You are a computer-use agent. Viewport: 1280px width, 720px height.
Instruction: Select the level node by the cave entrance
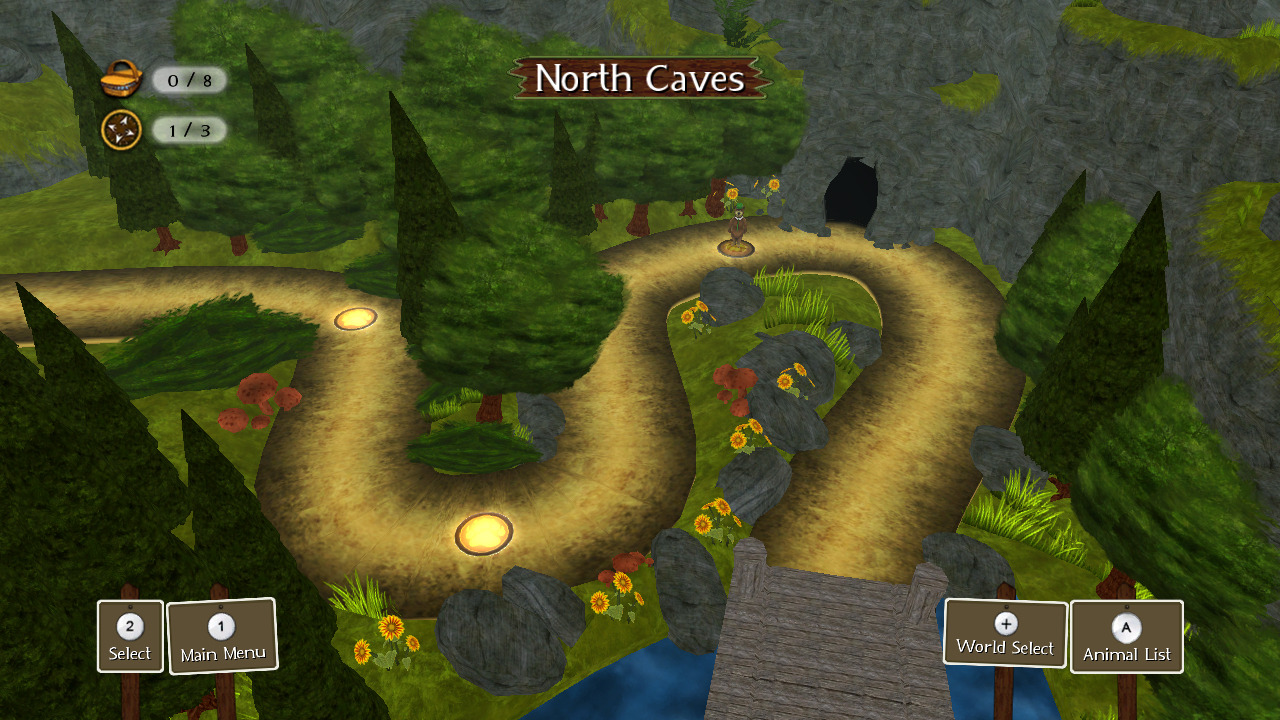tap(737, 245)
